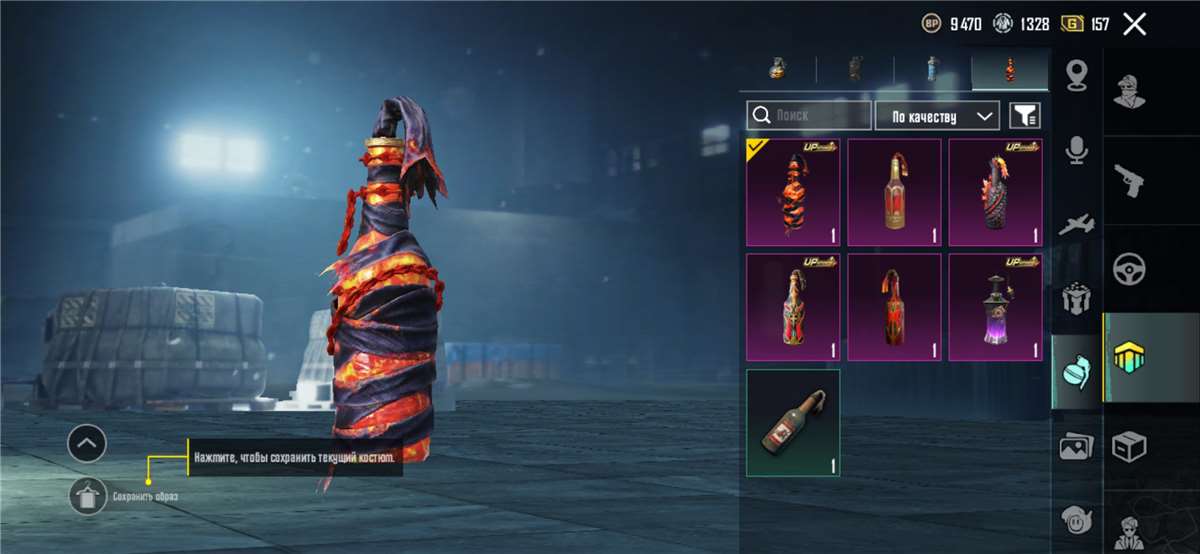Image resolution: width=1200 pixels, height=554 pixels.
Task: Click the search field labeled Поиск
Action: click(808, 115)
